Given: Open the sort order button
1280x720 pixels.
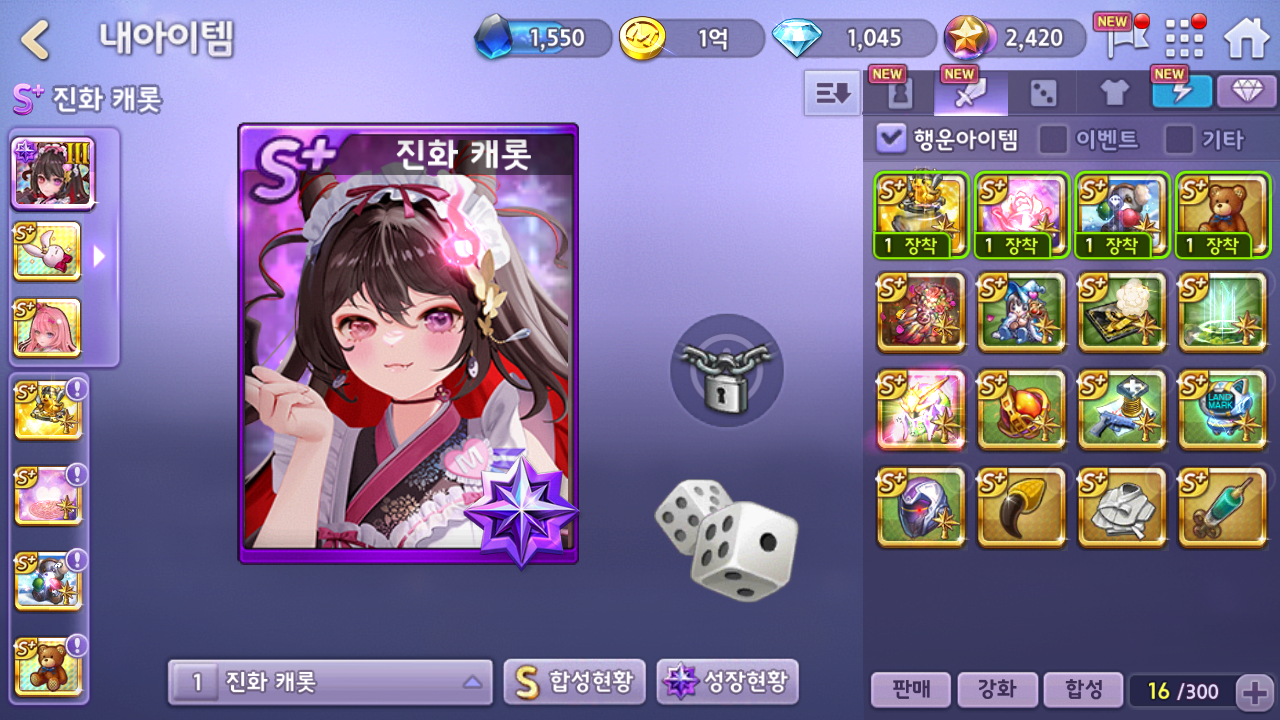Looking at the screenshot, I should tap(832, 93).
